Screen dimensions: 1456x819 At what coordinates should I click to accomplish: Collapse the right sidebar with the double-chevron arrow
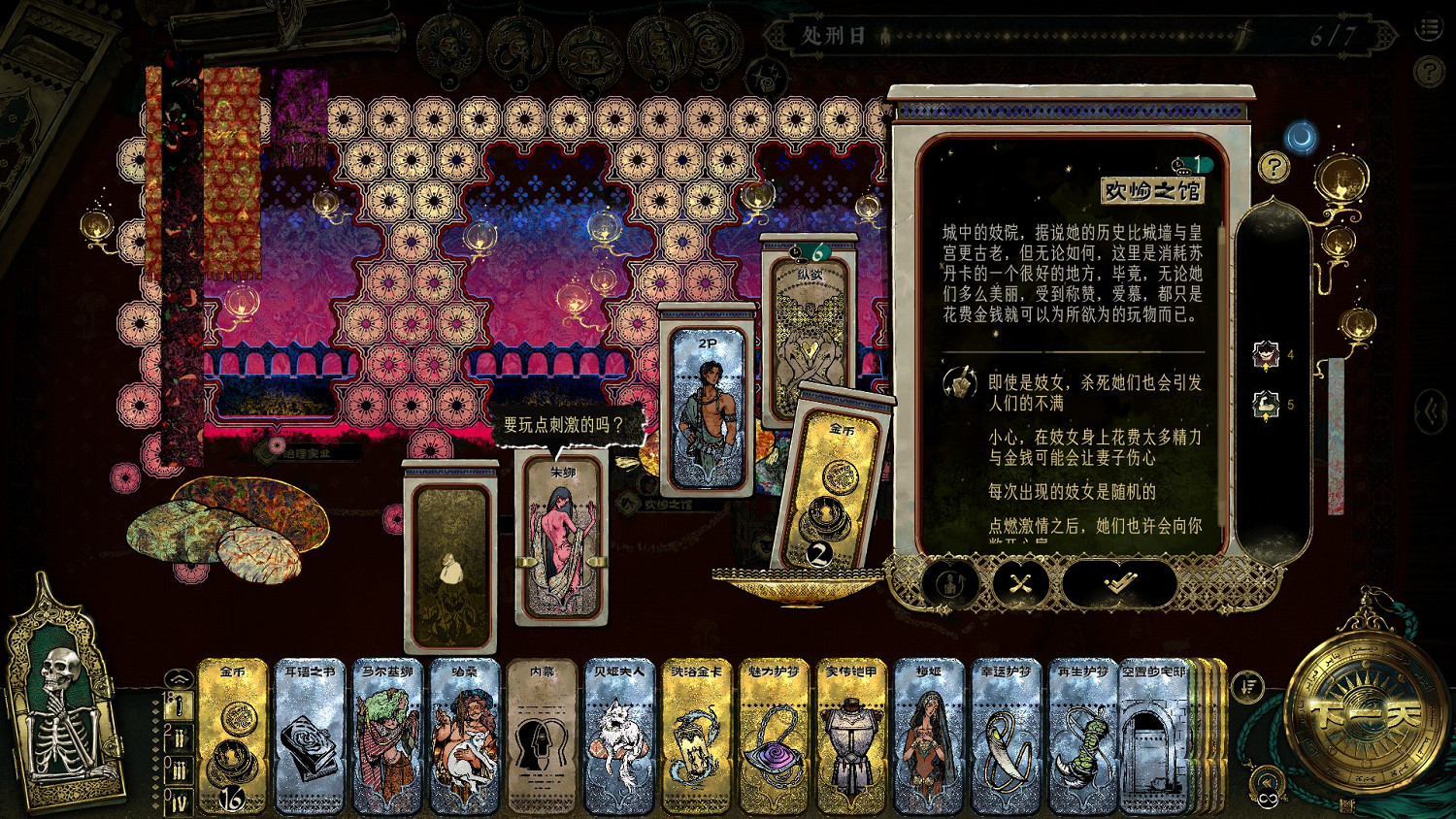point(1430,409)
